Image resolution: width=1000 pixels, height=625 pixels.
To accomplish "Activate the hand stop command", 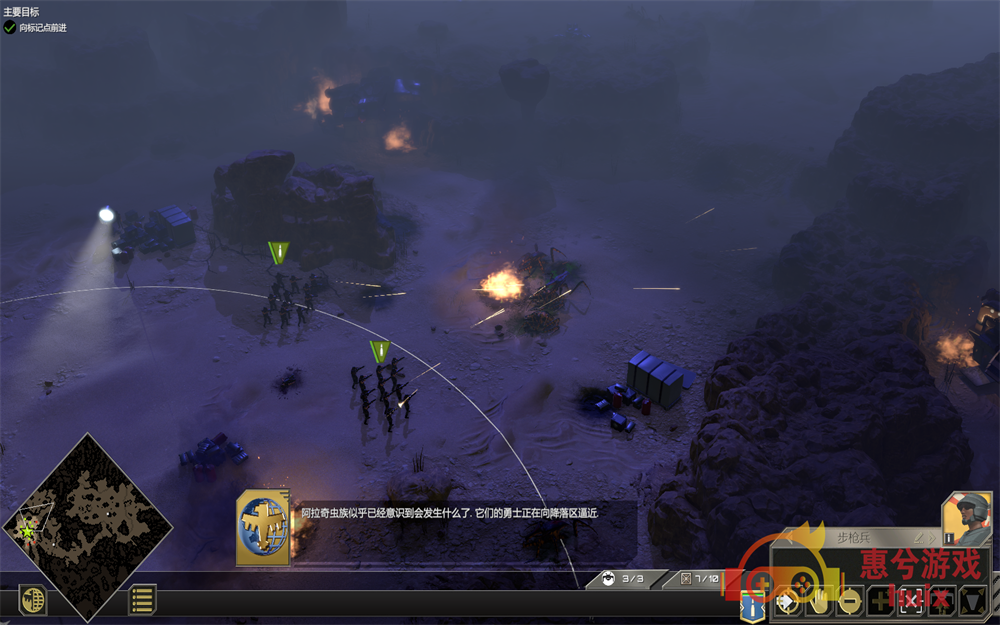I will click(818, 601).
